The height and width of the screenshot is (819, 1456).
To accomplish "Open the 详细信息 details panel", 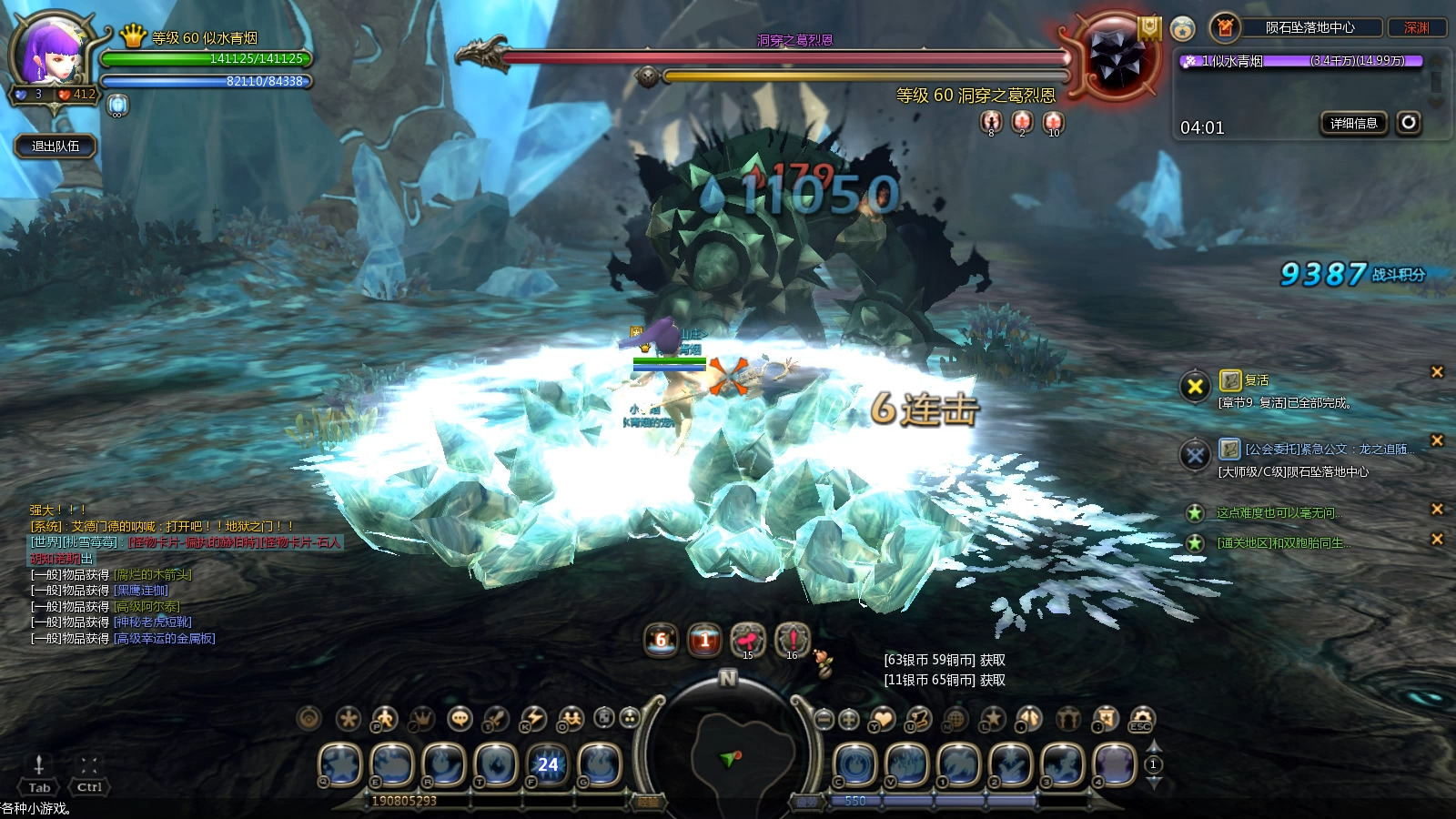I will (1353, 123).
